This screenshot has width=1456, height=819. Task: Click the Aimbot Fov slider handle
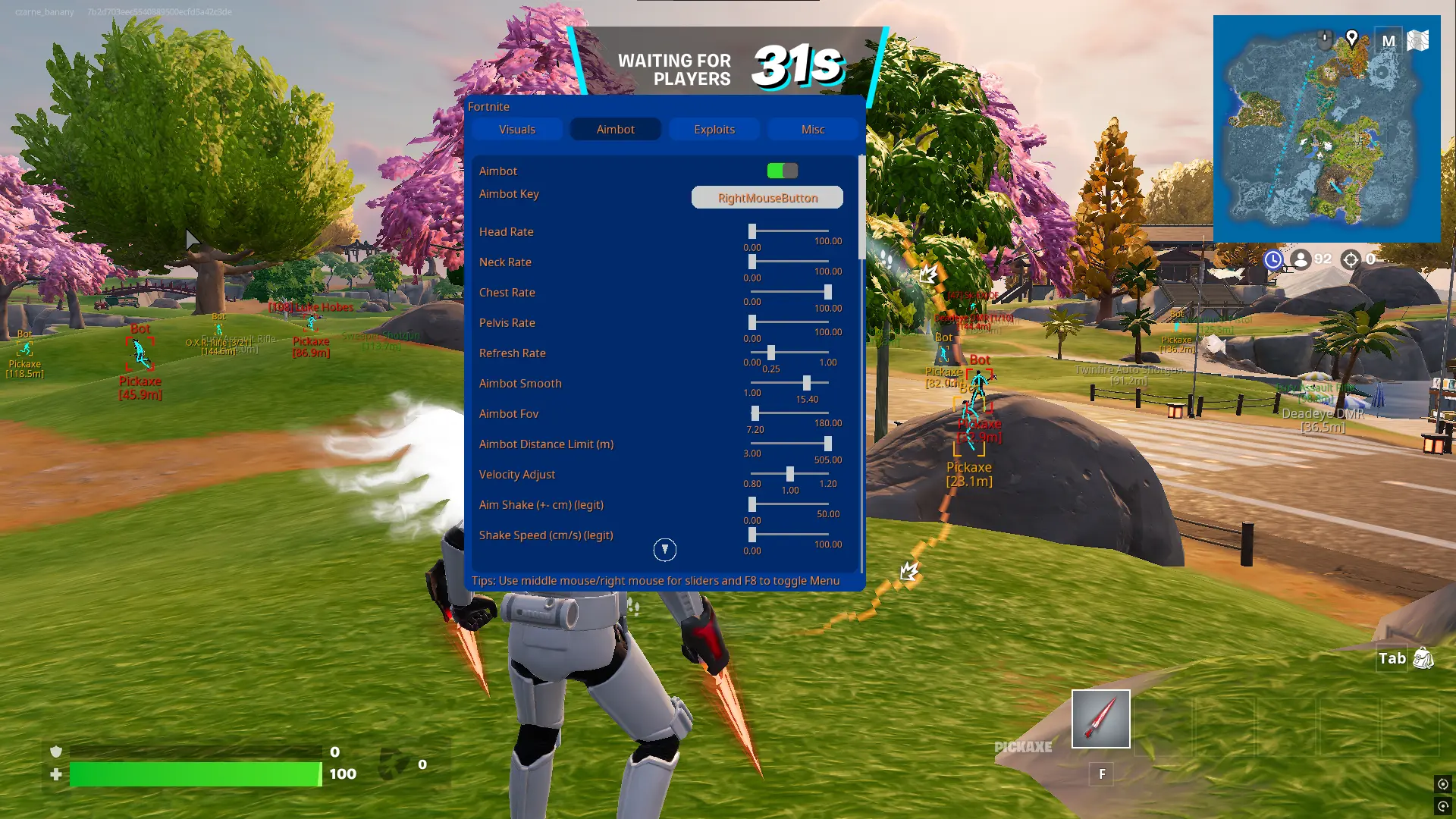755,413
